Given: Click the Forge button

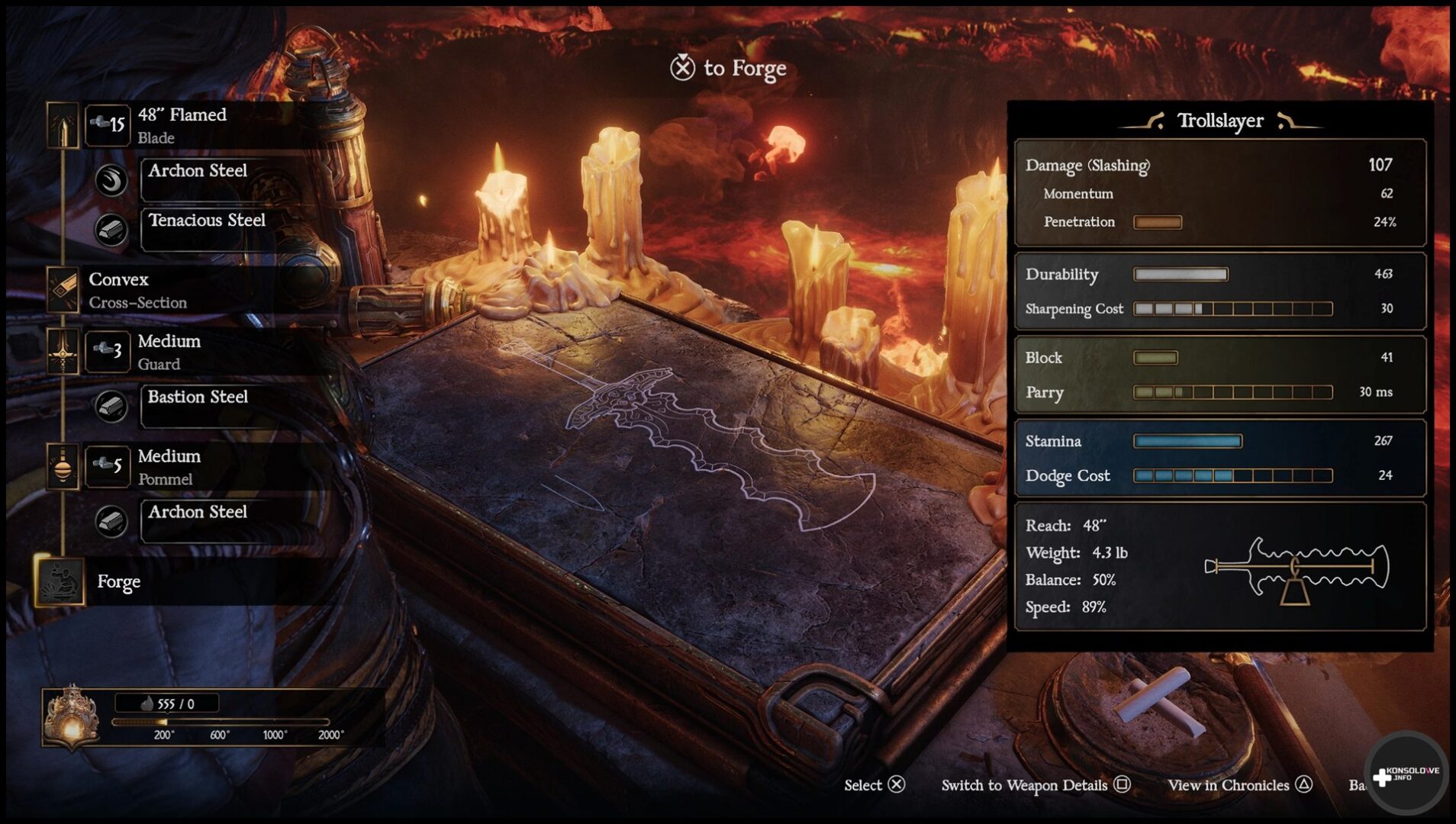Looking at the screenshot, I should [118, 581].
